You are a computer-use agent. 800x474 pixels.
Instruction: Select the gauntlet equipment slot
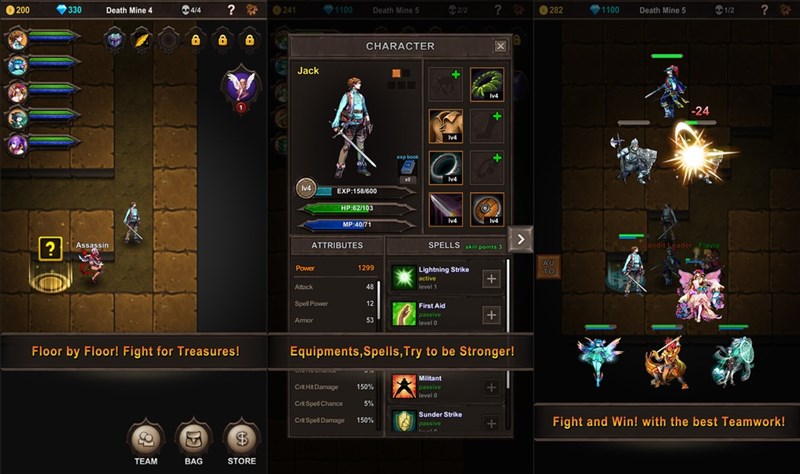pos(445,127)
